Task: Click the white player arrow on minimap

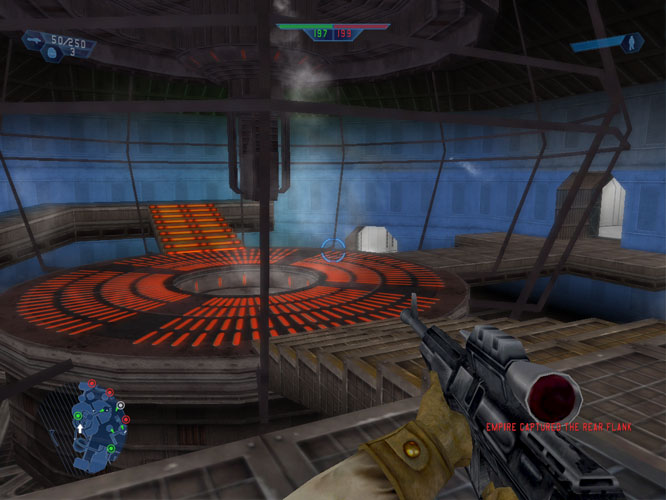Action: coord(80,429)
